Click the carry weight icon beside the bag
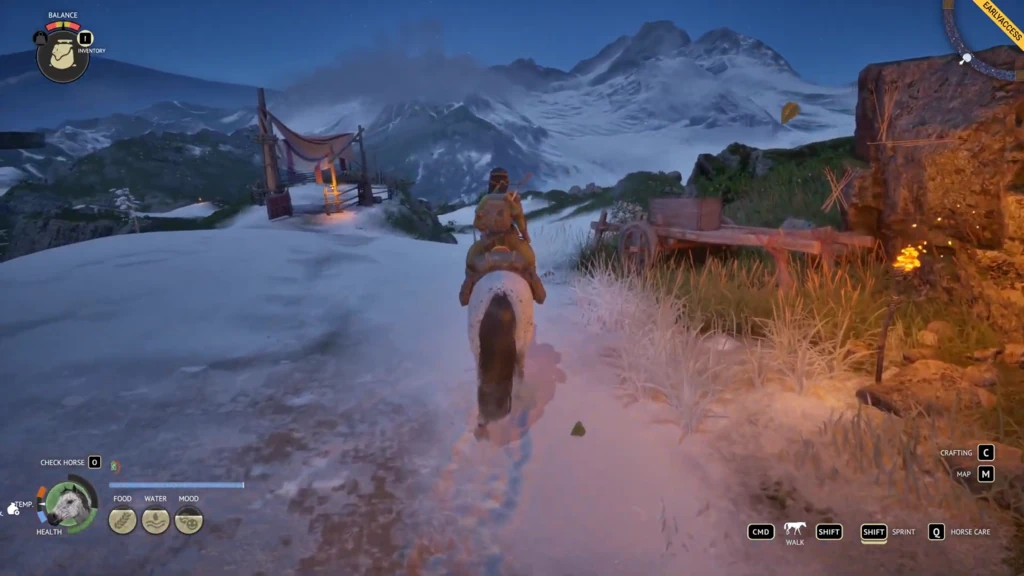This screenshot has width=1024, height=576. (x=40, y=38)
